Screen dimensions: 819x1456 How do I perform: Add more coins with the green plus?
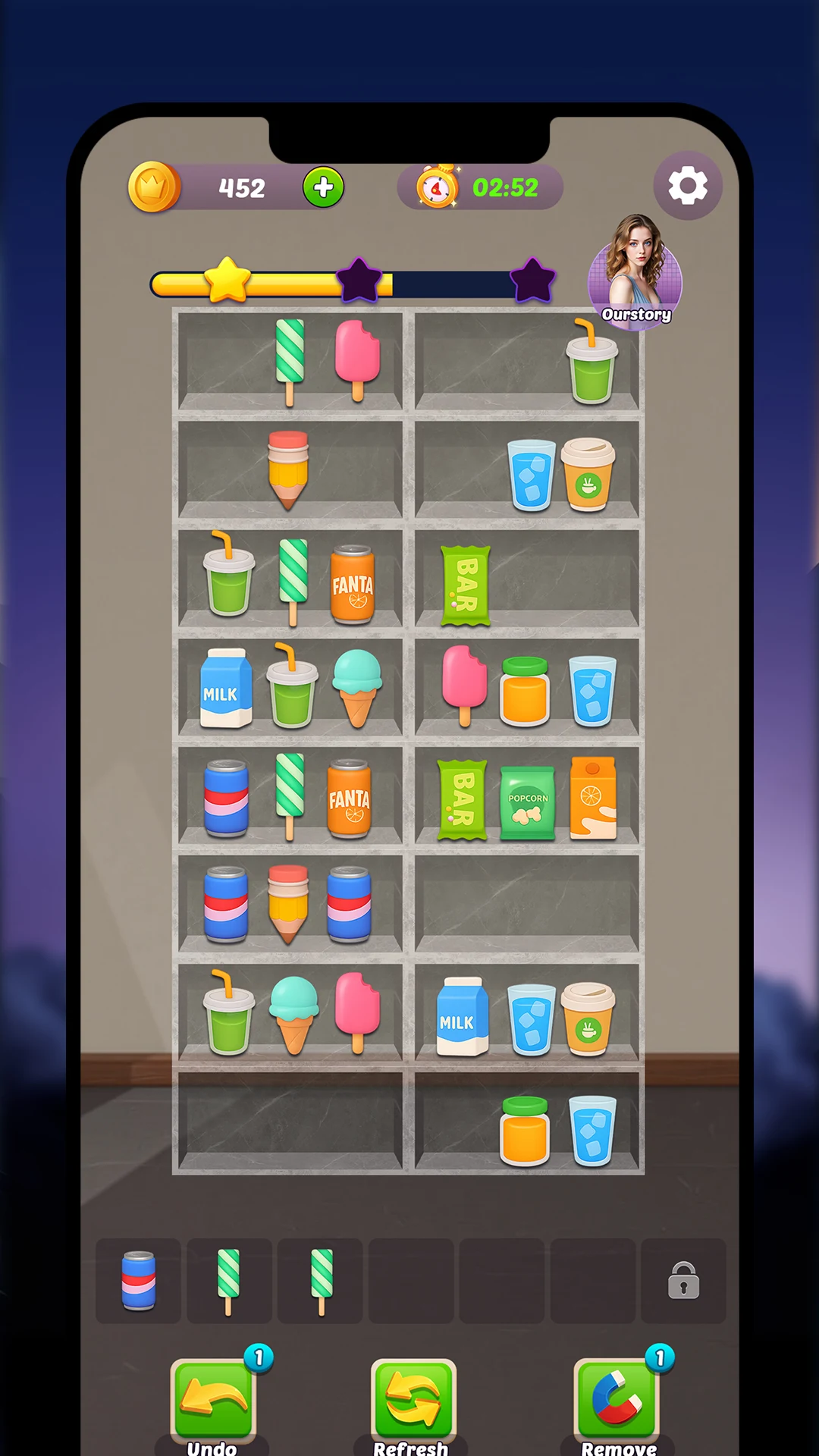click(x=324, y=187)
